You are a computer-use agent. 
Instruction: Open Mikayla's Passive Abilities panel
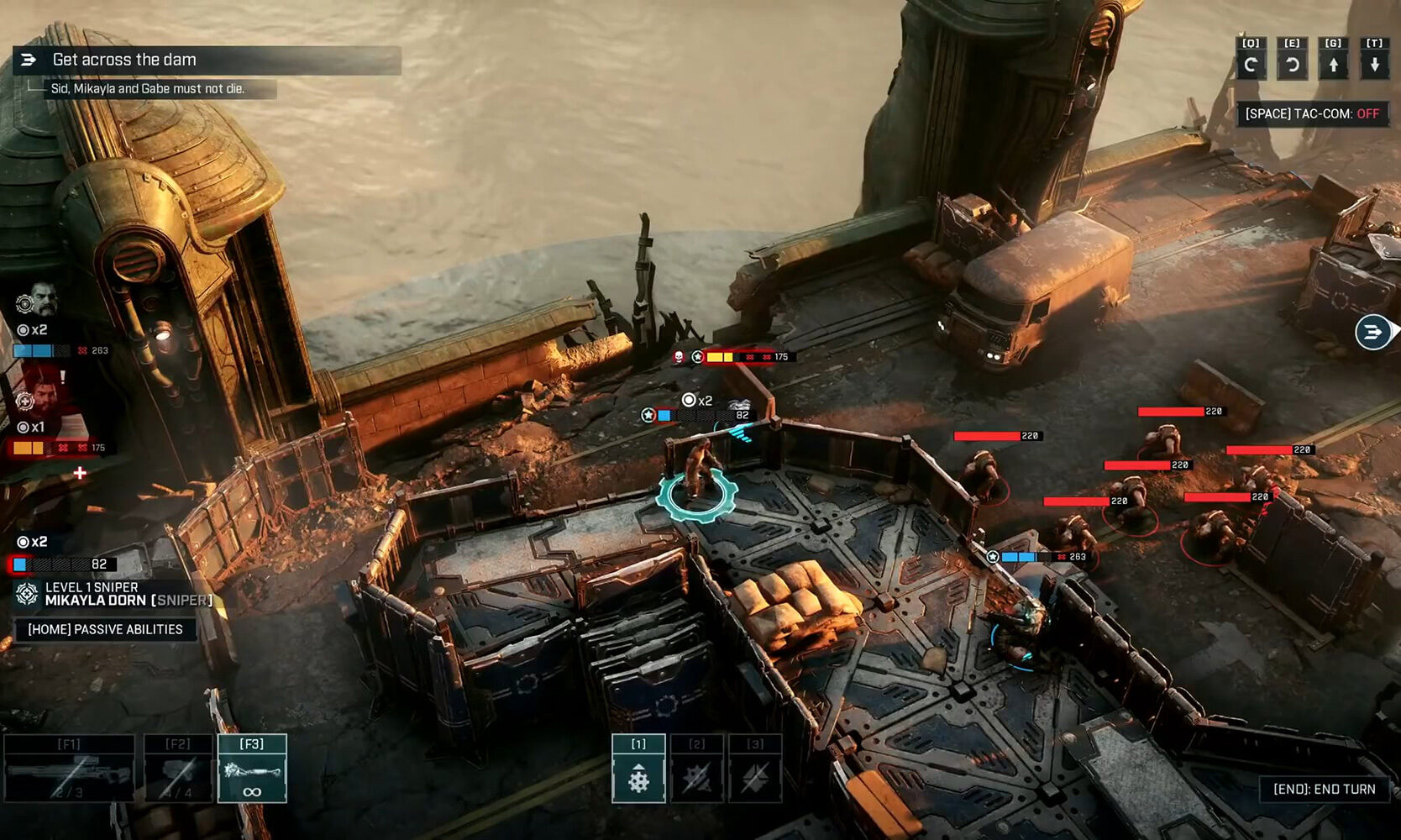105,629
